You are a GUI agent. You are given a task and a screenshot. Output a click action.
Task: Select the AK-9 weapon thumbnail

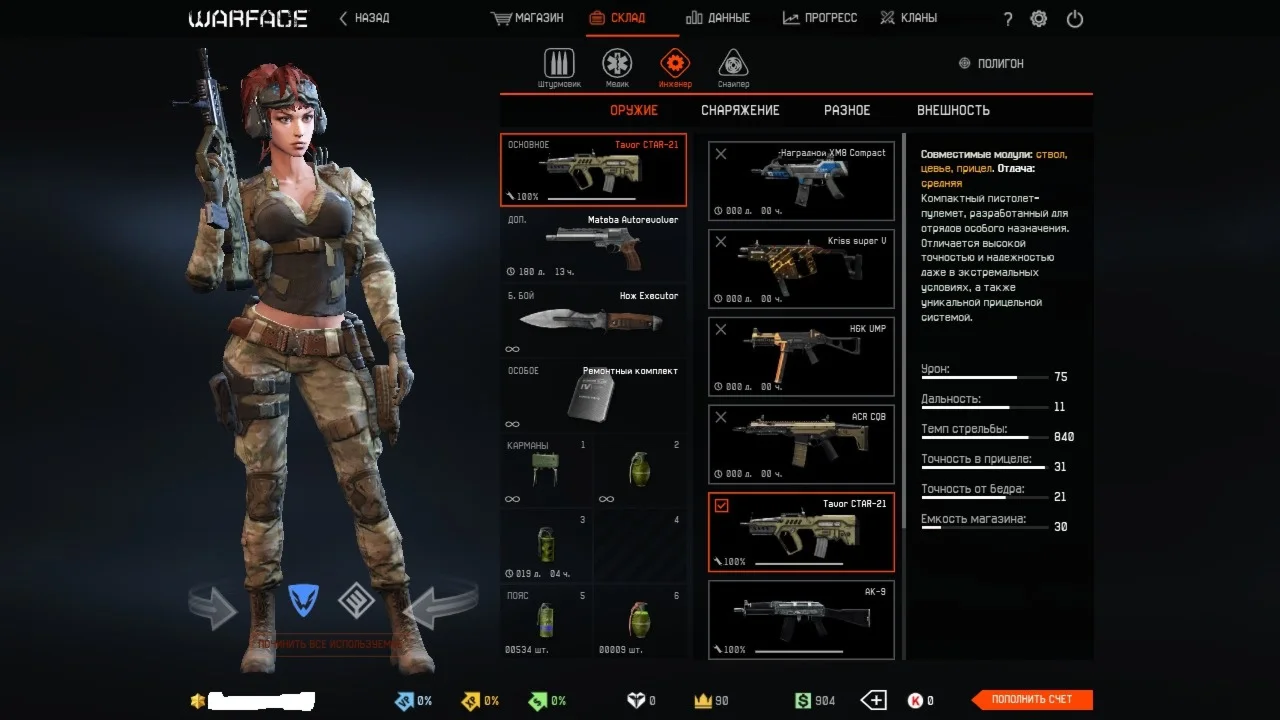(x=800, y=620)
